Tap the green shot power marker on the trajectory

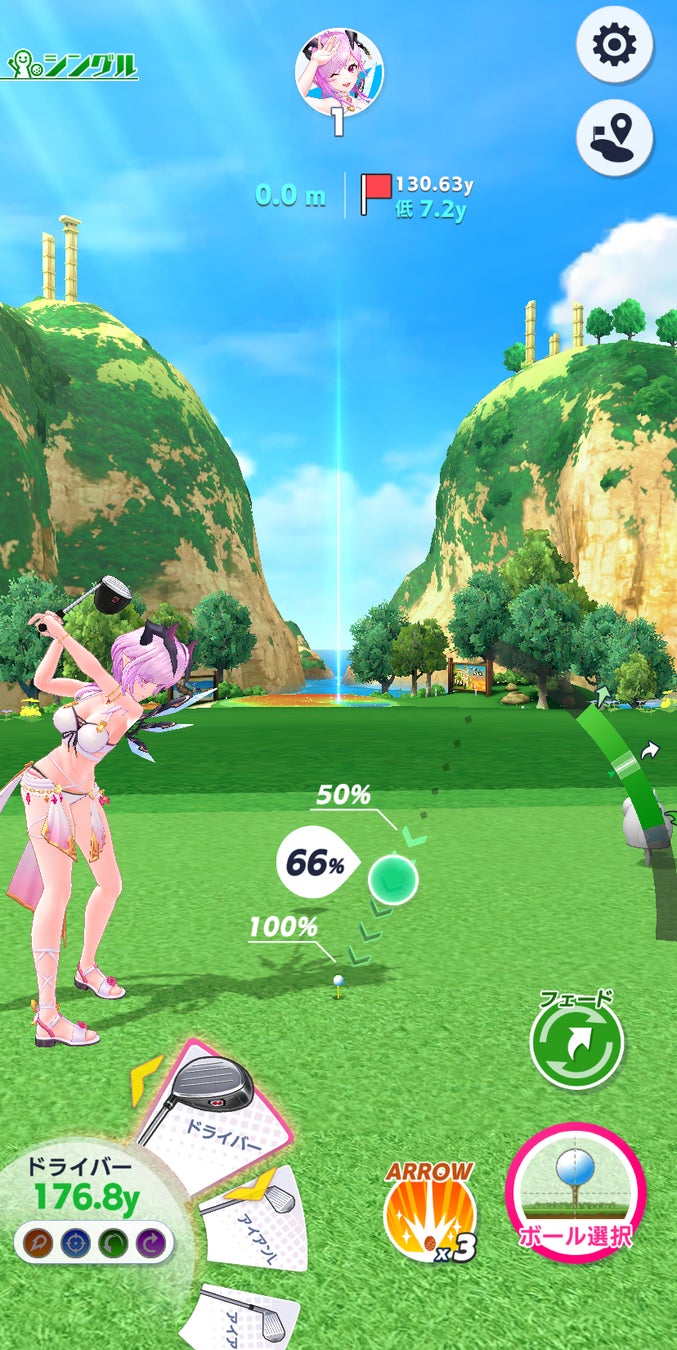coord(392,879)
